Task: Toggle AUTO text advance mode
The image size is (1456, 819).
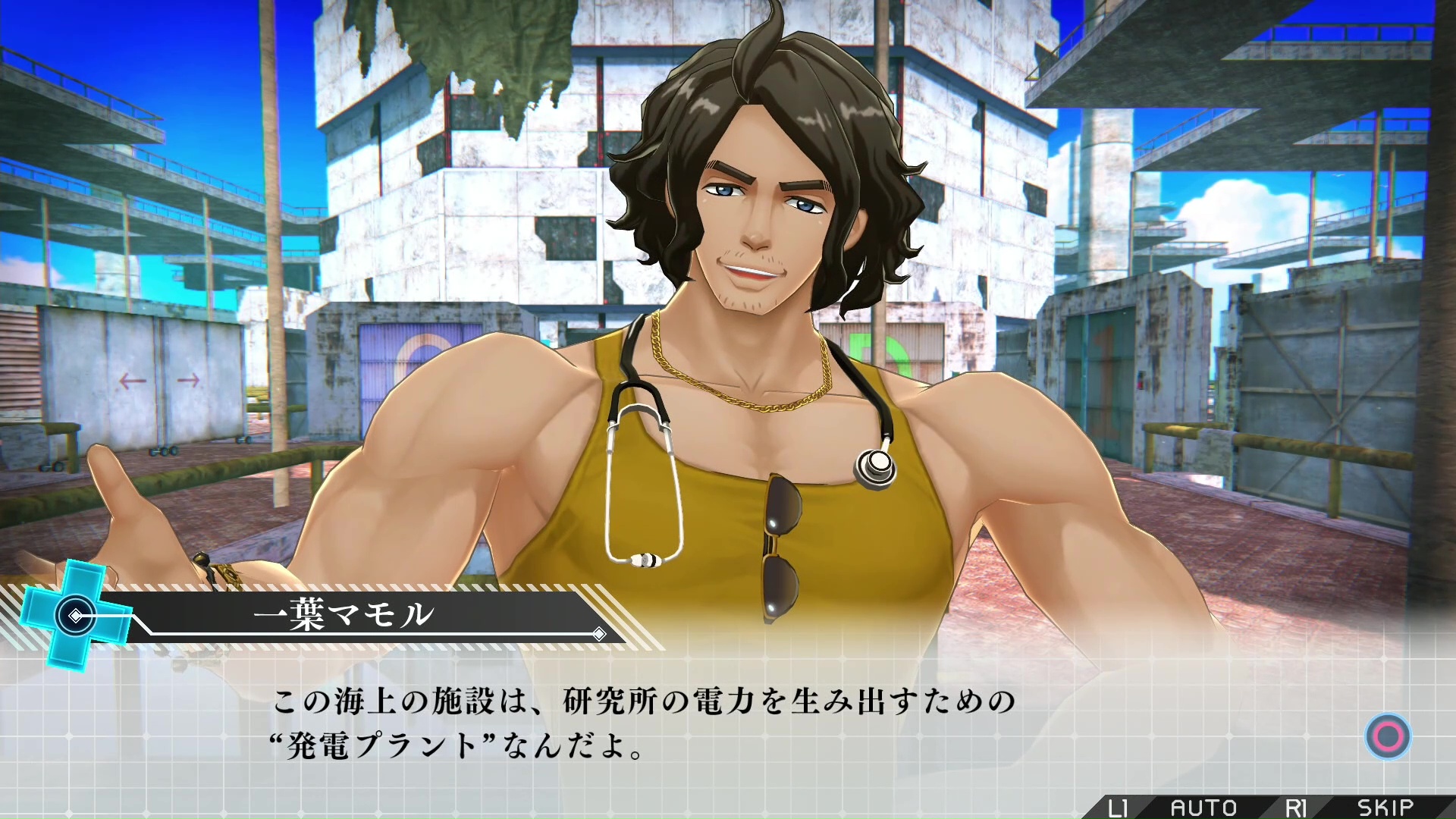Action: pyautogui.click(x=1203, y=808)
